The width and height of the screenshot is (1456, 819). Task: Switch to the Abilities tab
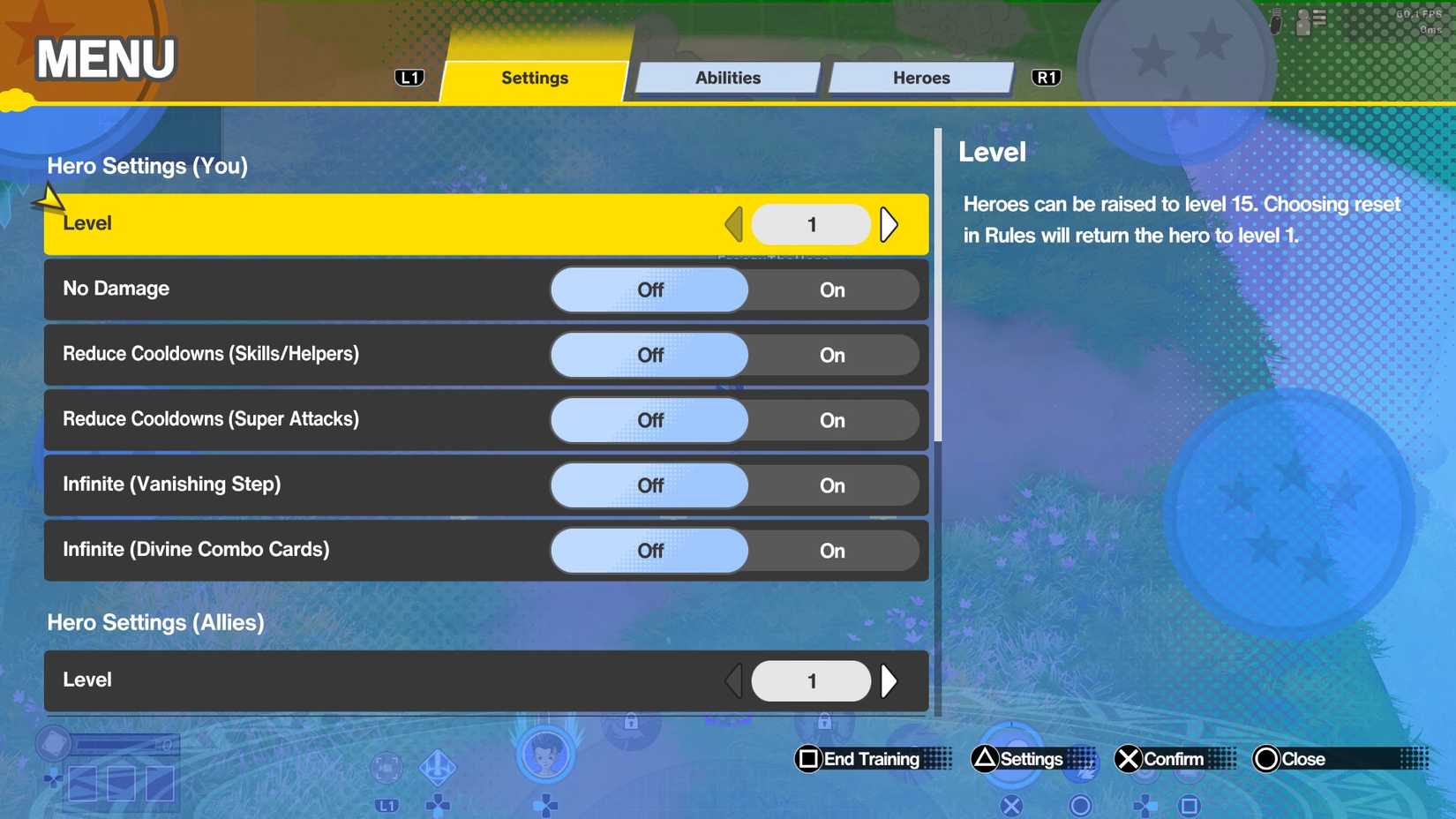coord(726,78)
